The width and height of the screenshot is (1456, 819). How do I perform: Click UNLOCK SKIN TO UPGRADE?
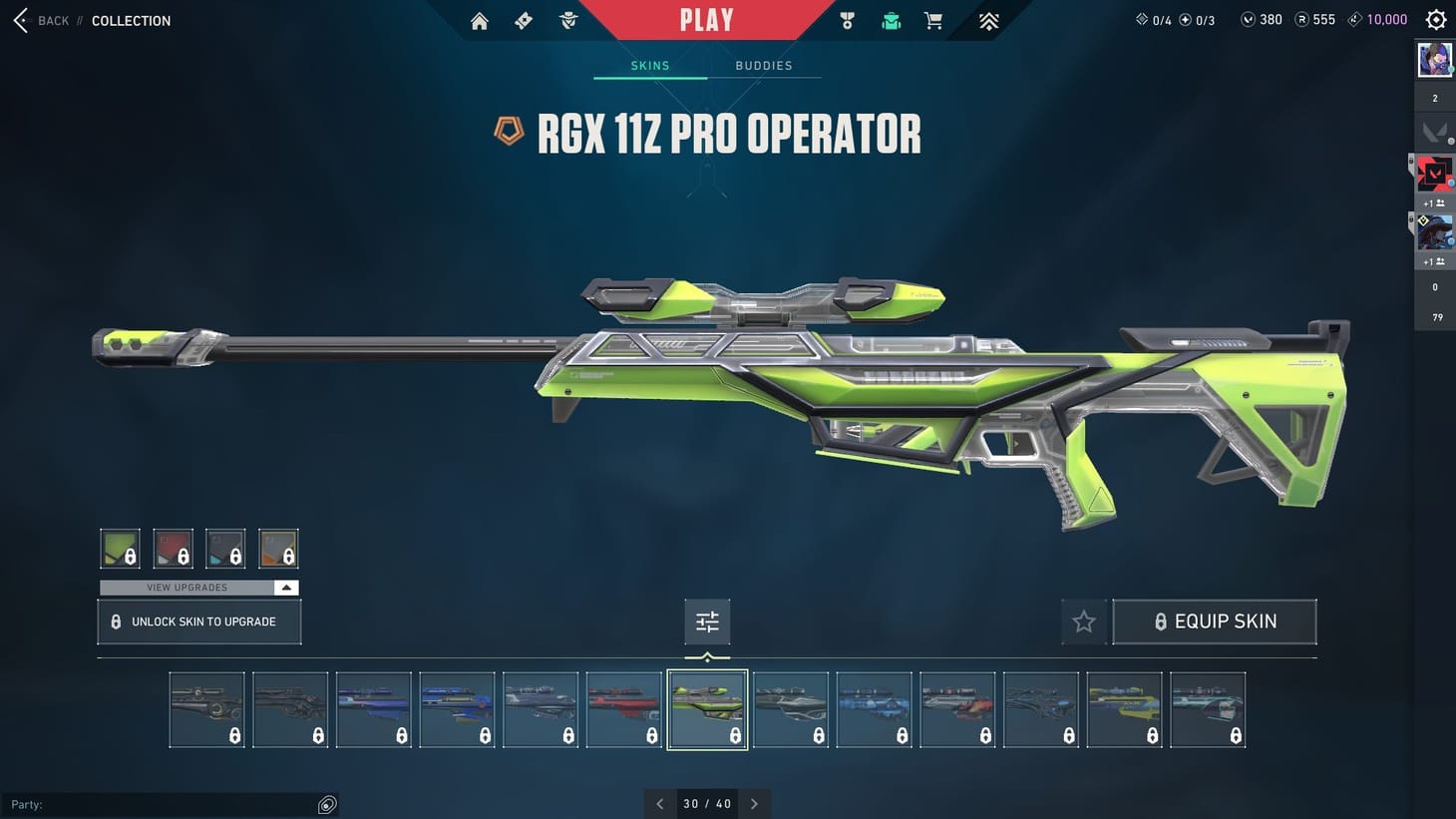click(198, 620)
